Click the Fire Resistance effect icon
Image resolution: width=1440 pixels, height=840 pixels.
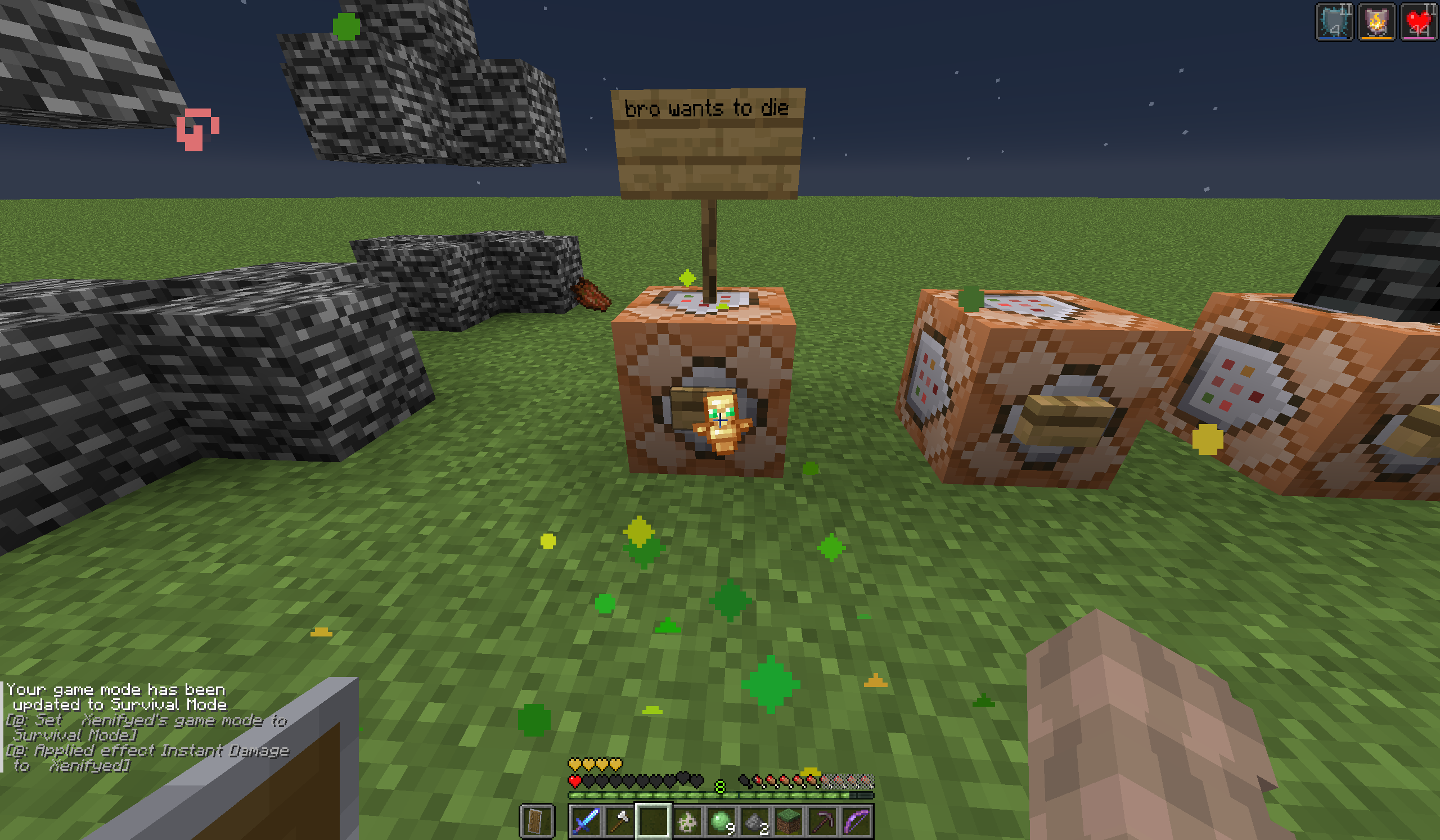pyautogui.click(x=1376, y=23)
